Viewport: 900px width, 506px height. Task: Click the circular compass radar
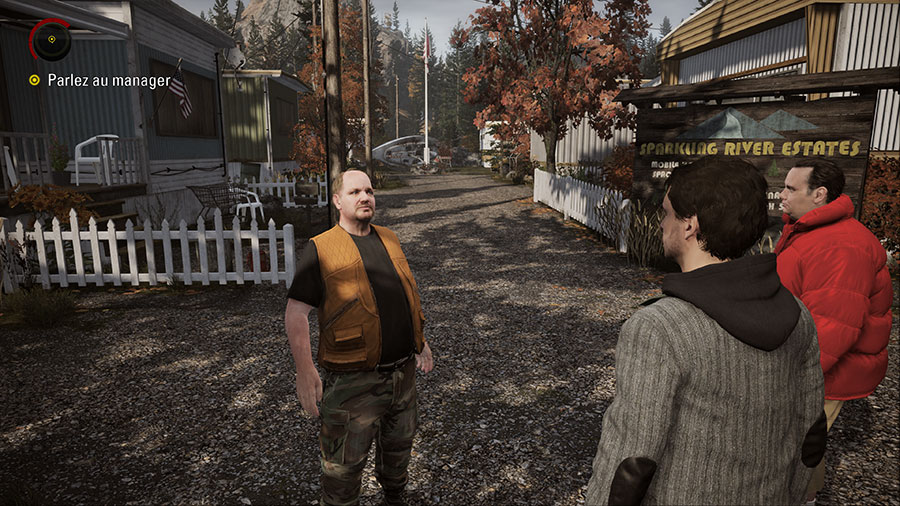50,39
